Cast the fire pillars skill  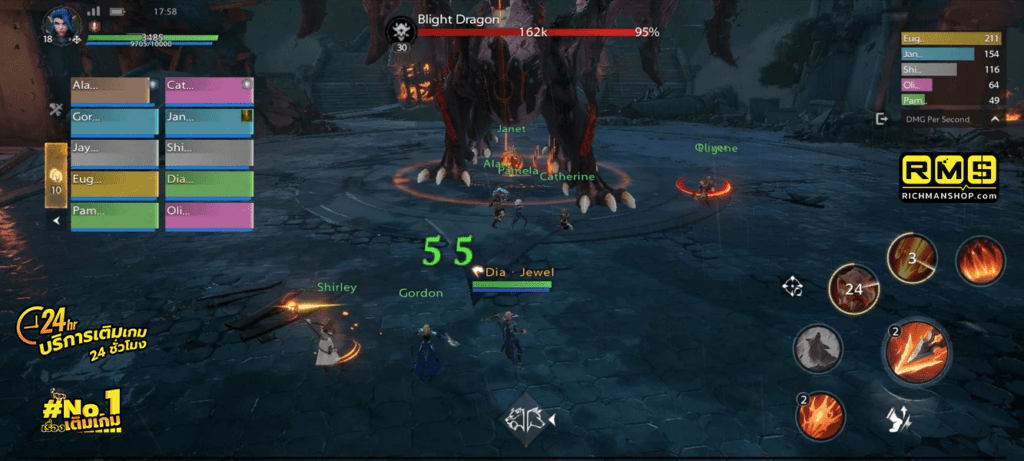point(980,264)
